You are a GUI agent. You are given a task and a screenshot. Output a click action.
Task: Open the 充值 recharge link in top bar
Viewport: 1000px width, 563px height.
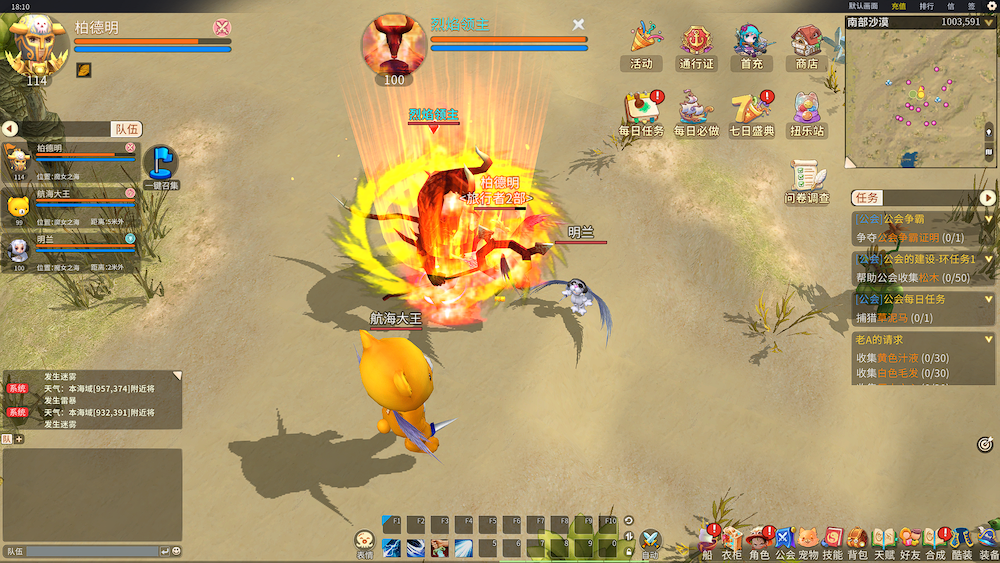(899, 6)
